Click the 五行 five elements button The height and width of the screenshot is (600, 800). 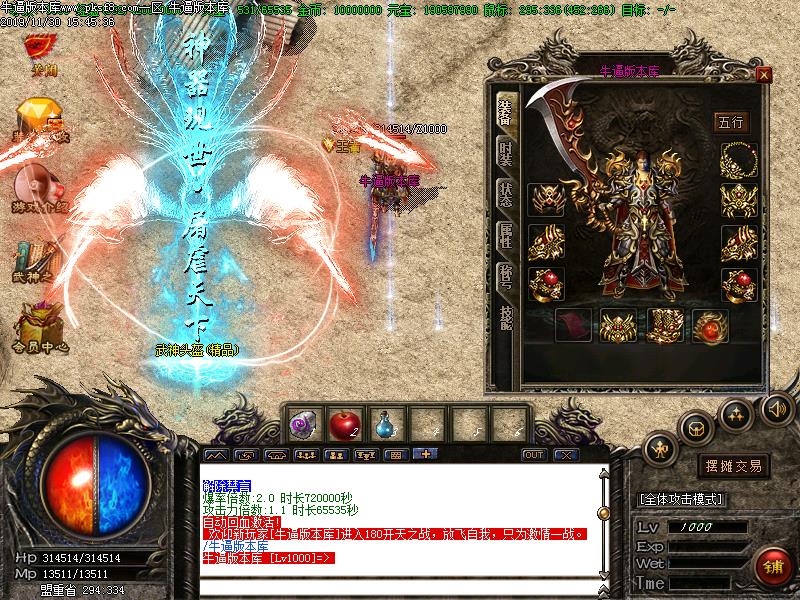click(x=730, y=122)
